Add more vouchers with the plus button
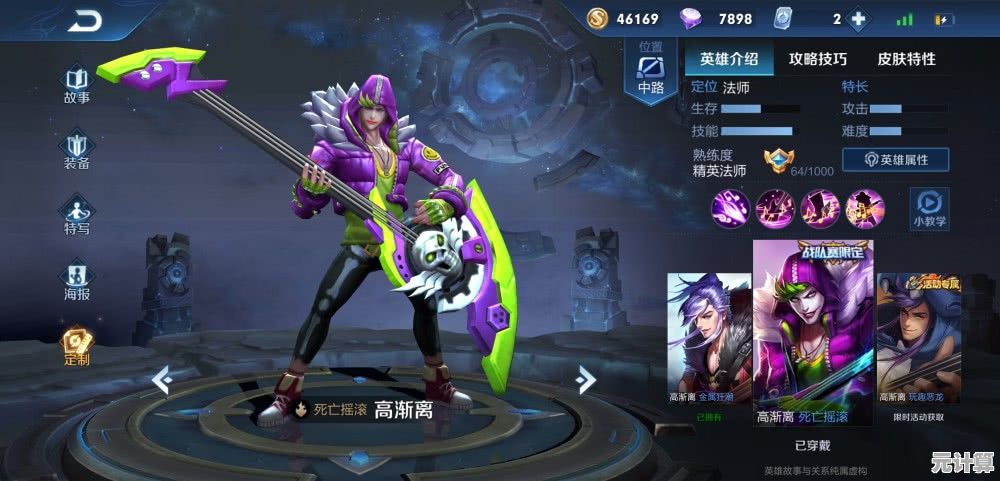The image size is (1000, 481). tap(857, 19)
